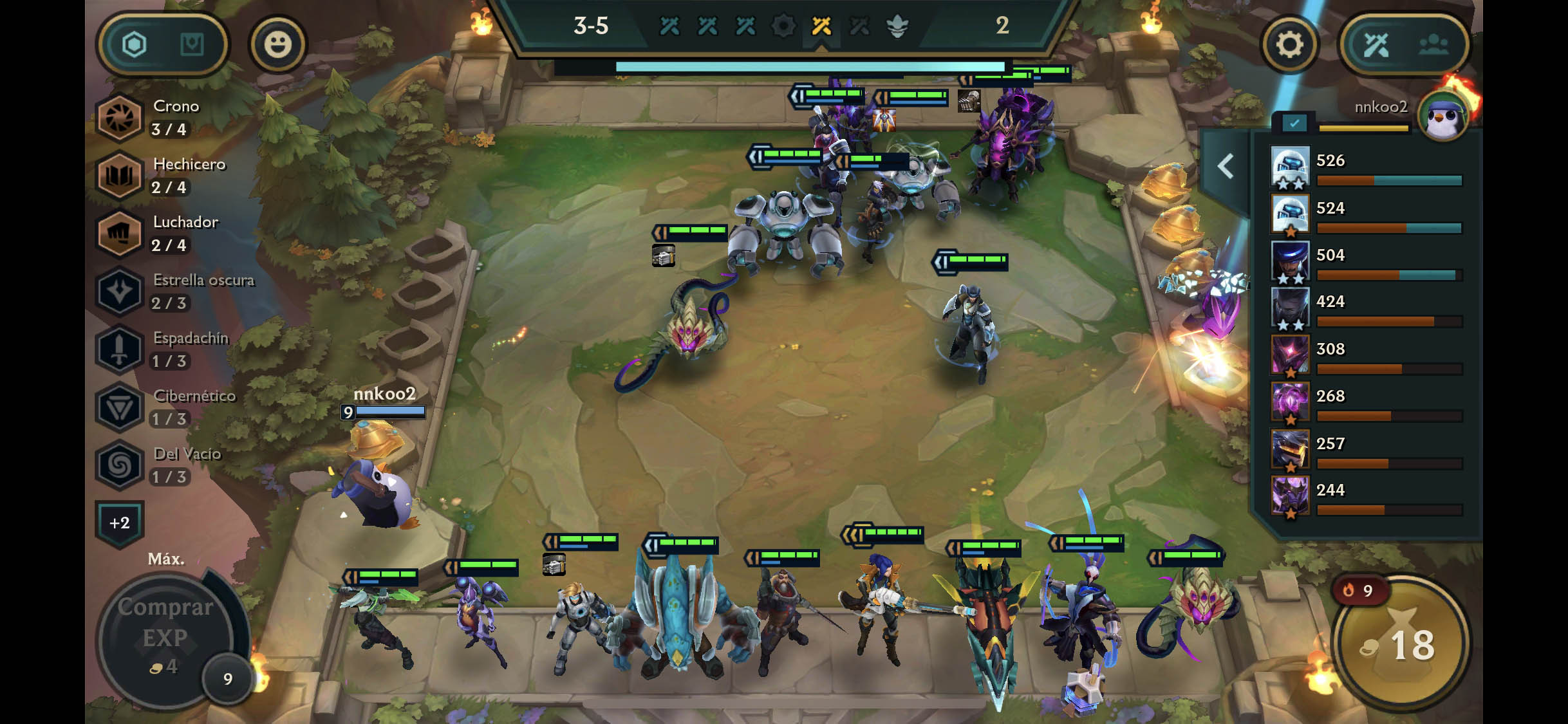Viewport: 1568px width, 724px height.
Task: Switch to the players group tab
Action: pos(1433,45)
